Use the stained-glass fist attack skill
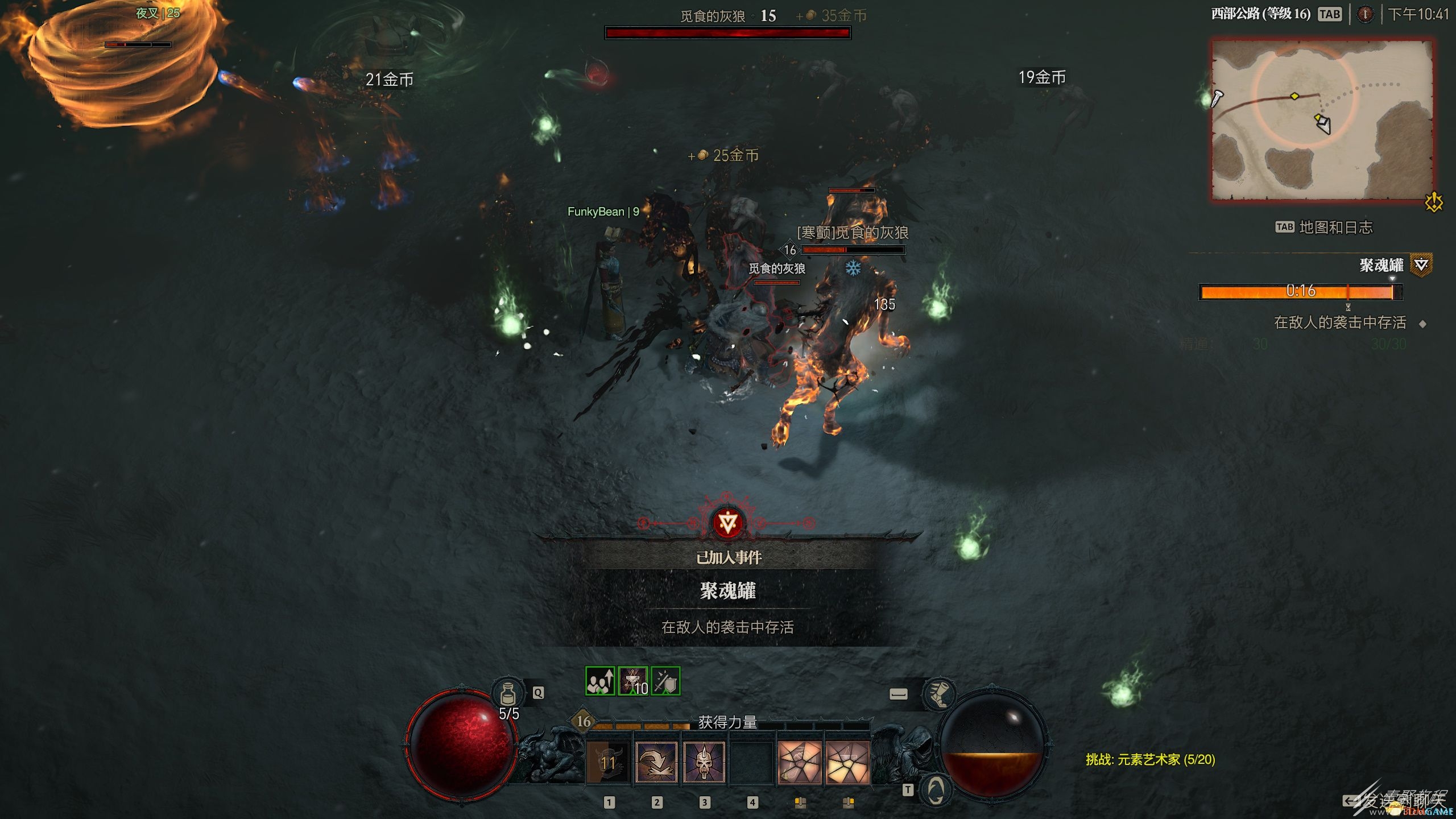This screenshot has height=819, width=1456. [799, 762]
